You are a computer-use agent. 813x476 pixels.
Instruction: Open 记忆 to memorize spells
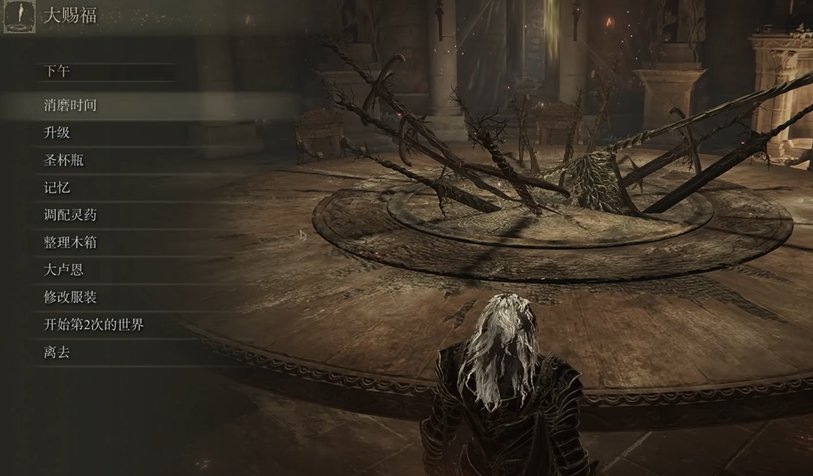57,188
